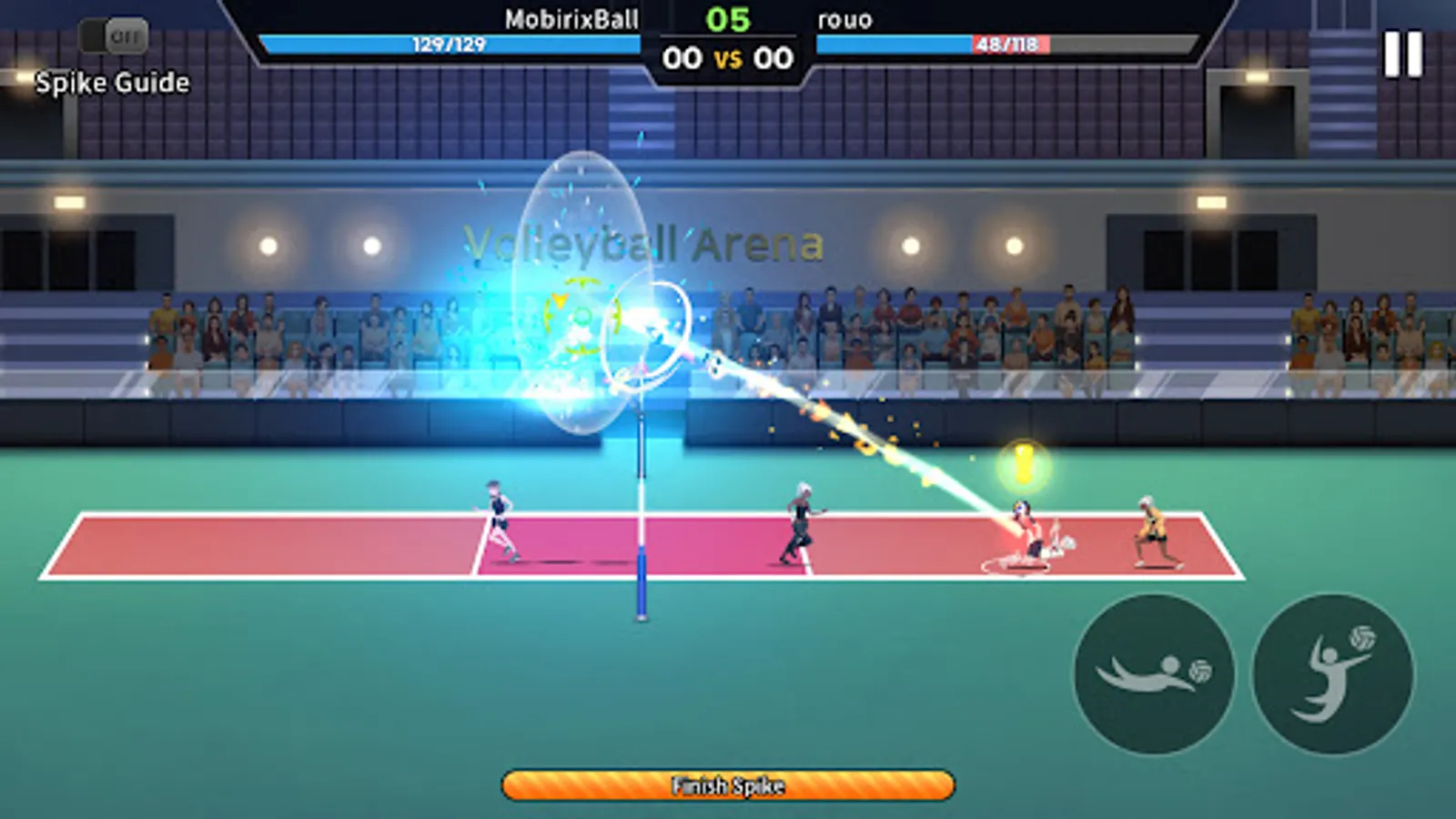Click the Spike Guide label text
The image size is (1456, 819).
pyautogui.click(x=109, y=84)
